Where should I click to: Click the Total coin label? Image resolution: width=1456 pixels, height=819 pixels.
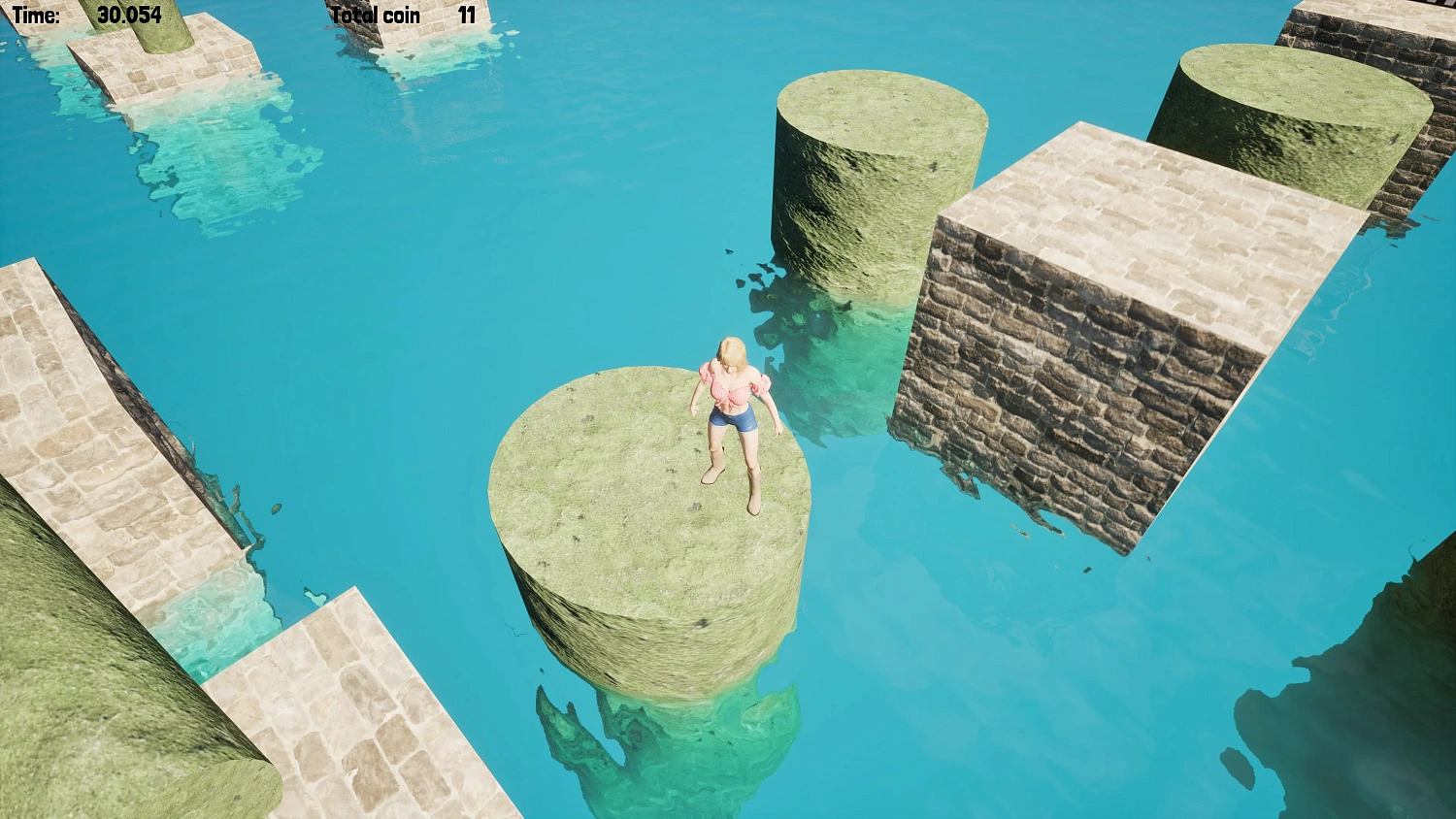(375, 15)
